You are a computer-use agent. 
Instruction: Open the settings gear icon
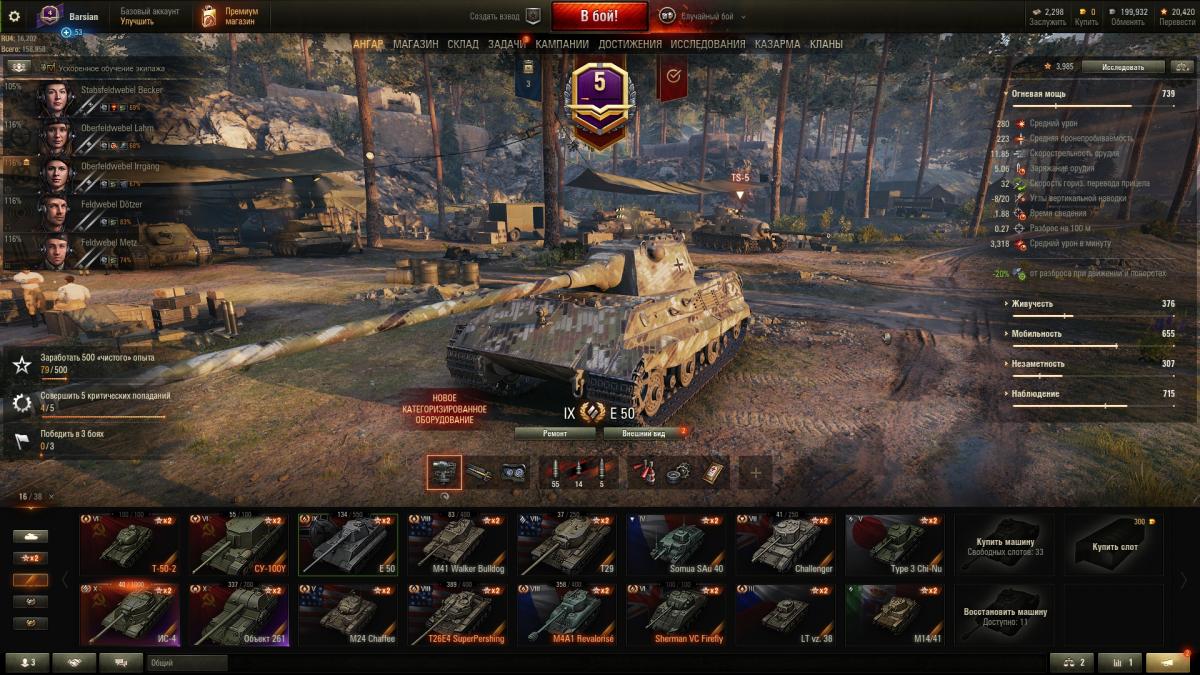click(14, 16)
